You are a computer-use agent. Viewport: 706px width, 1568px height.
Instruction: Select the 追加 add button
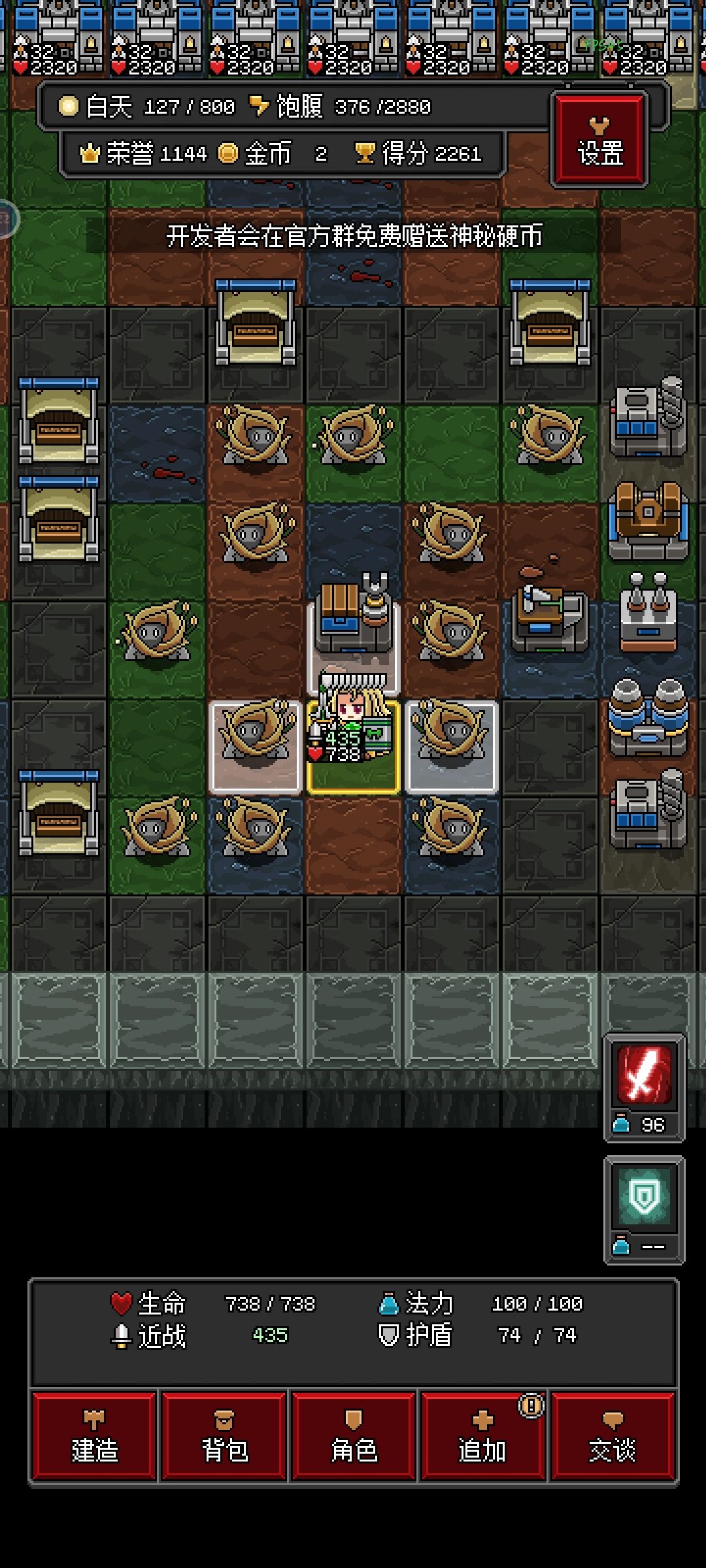(x=483, y=1435)
